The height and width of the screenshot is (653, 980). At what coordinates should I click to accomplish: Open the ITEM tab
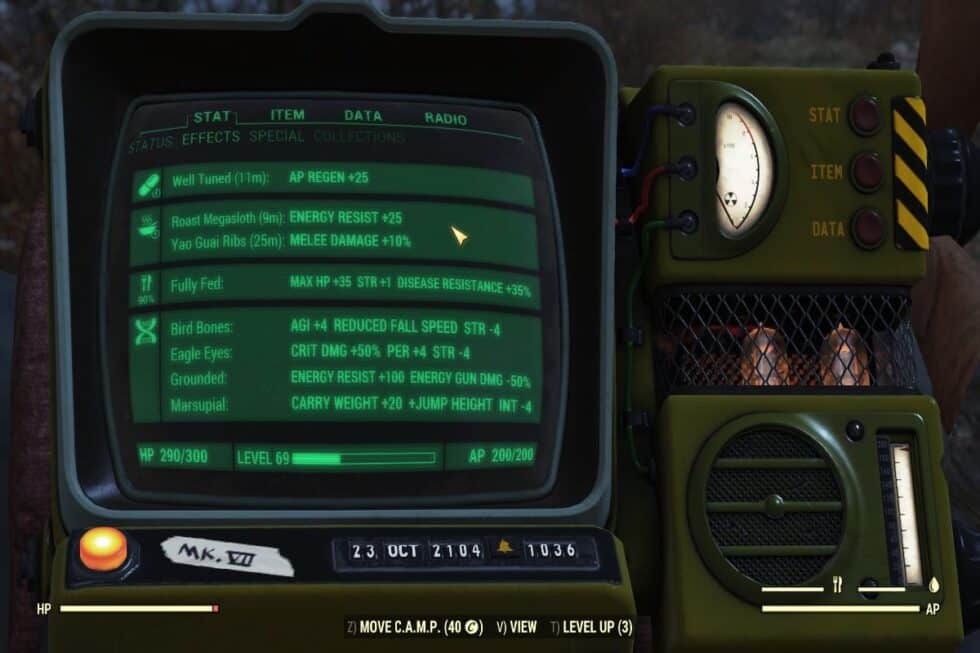tap(287, 115)
